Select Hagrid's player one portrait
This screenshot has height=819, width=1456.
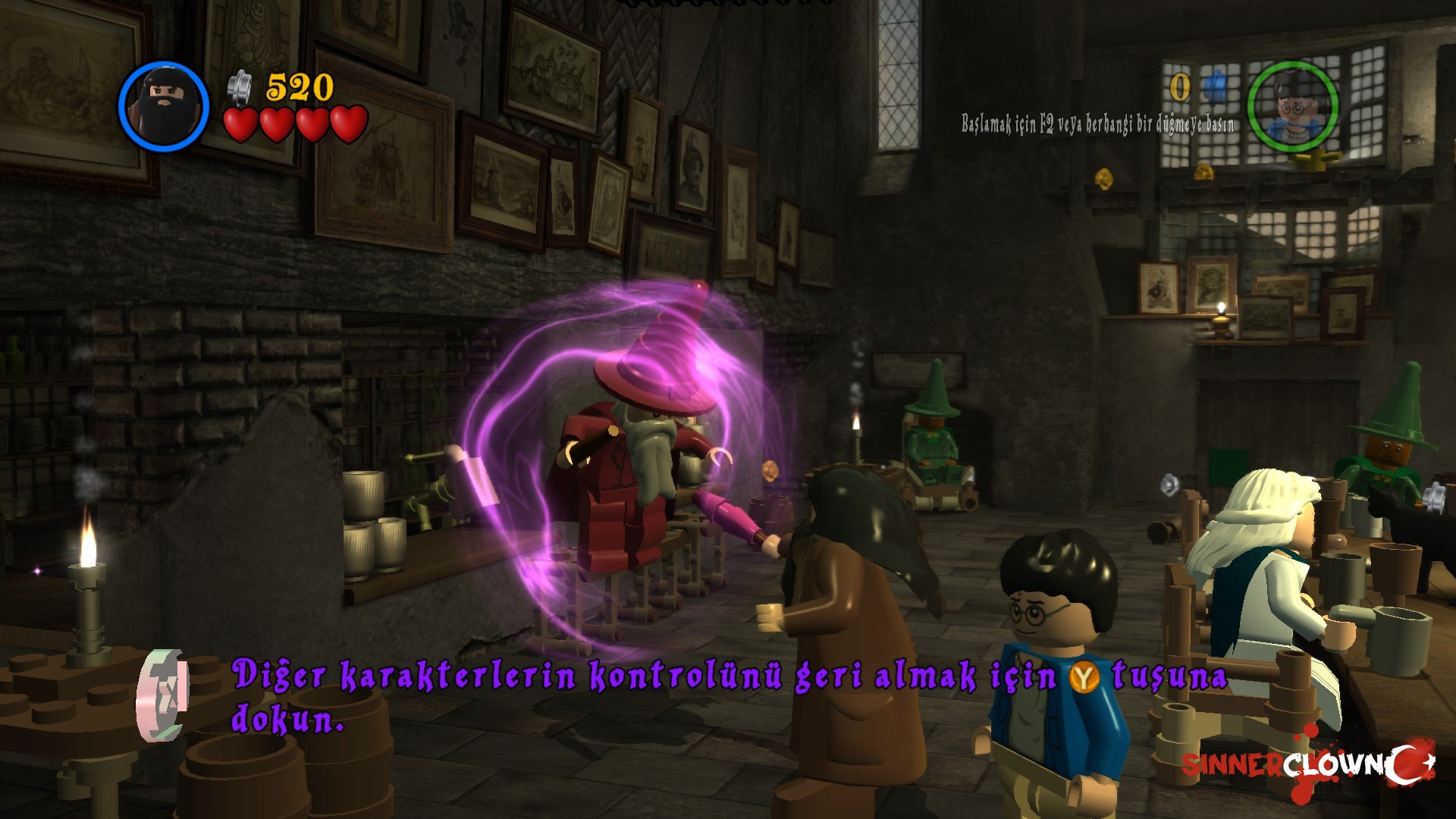(x=163, y=106)
